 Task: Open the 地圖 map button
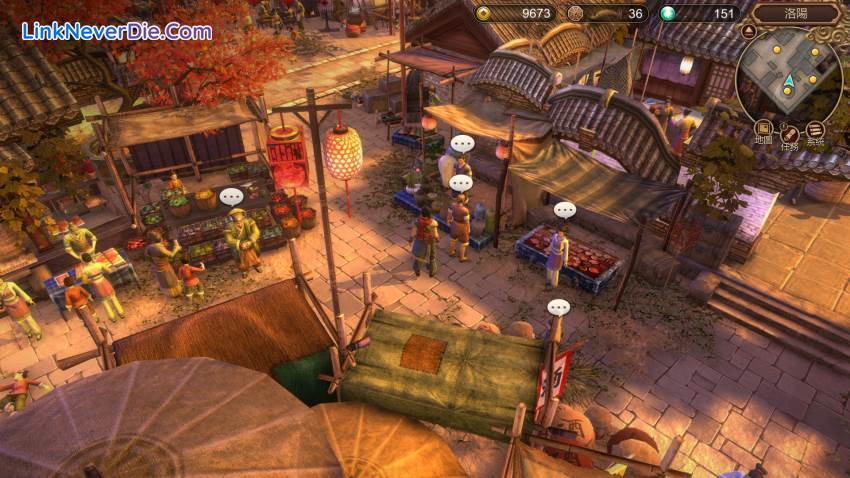point(764,131)
